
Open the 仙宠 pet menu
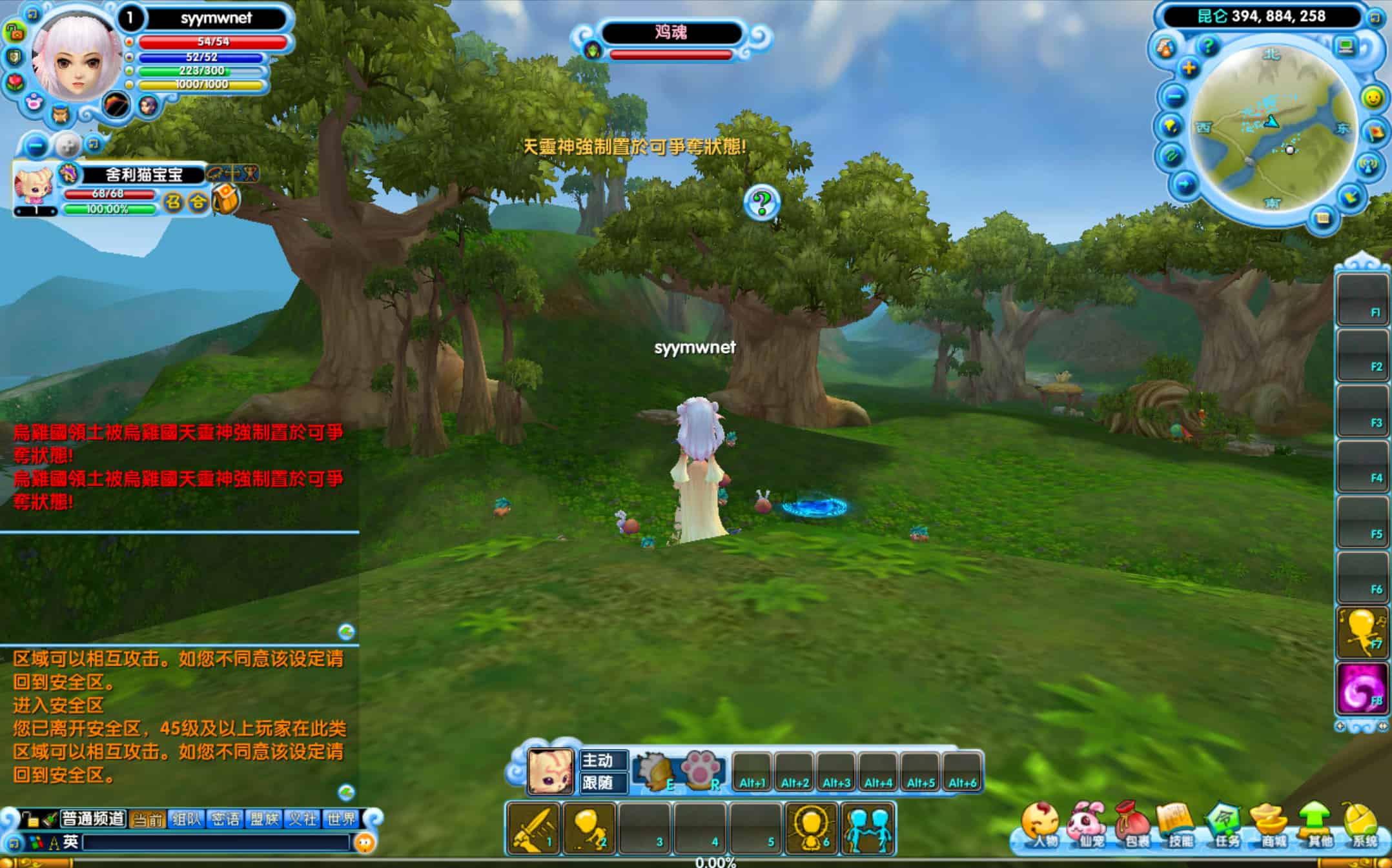[1087, 825]
